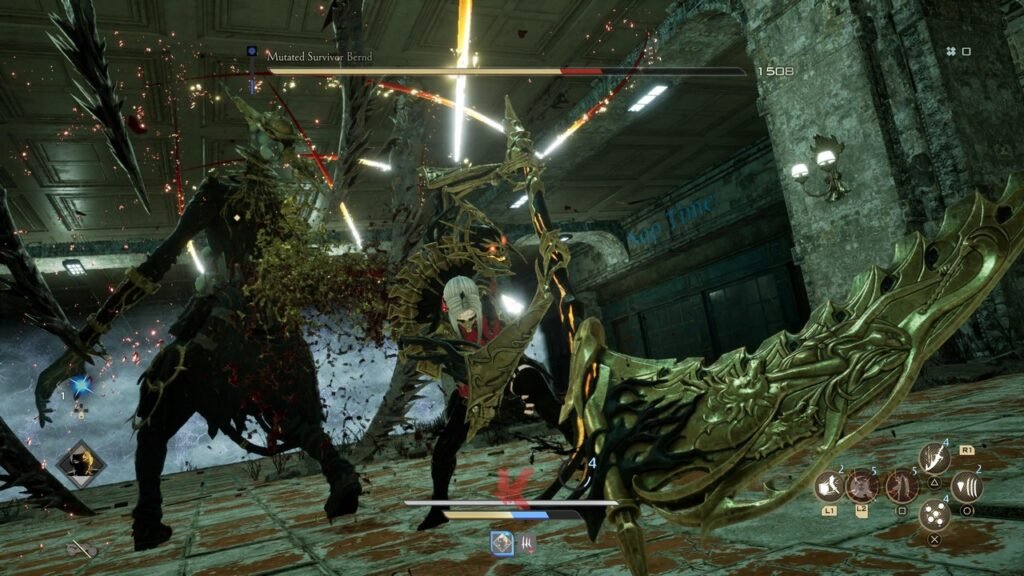
Task: Select the small weapon icon at bottom-left
Action: coord(80,547)
